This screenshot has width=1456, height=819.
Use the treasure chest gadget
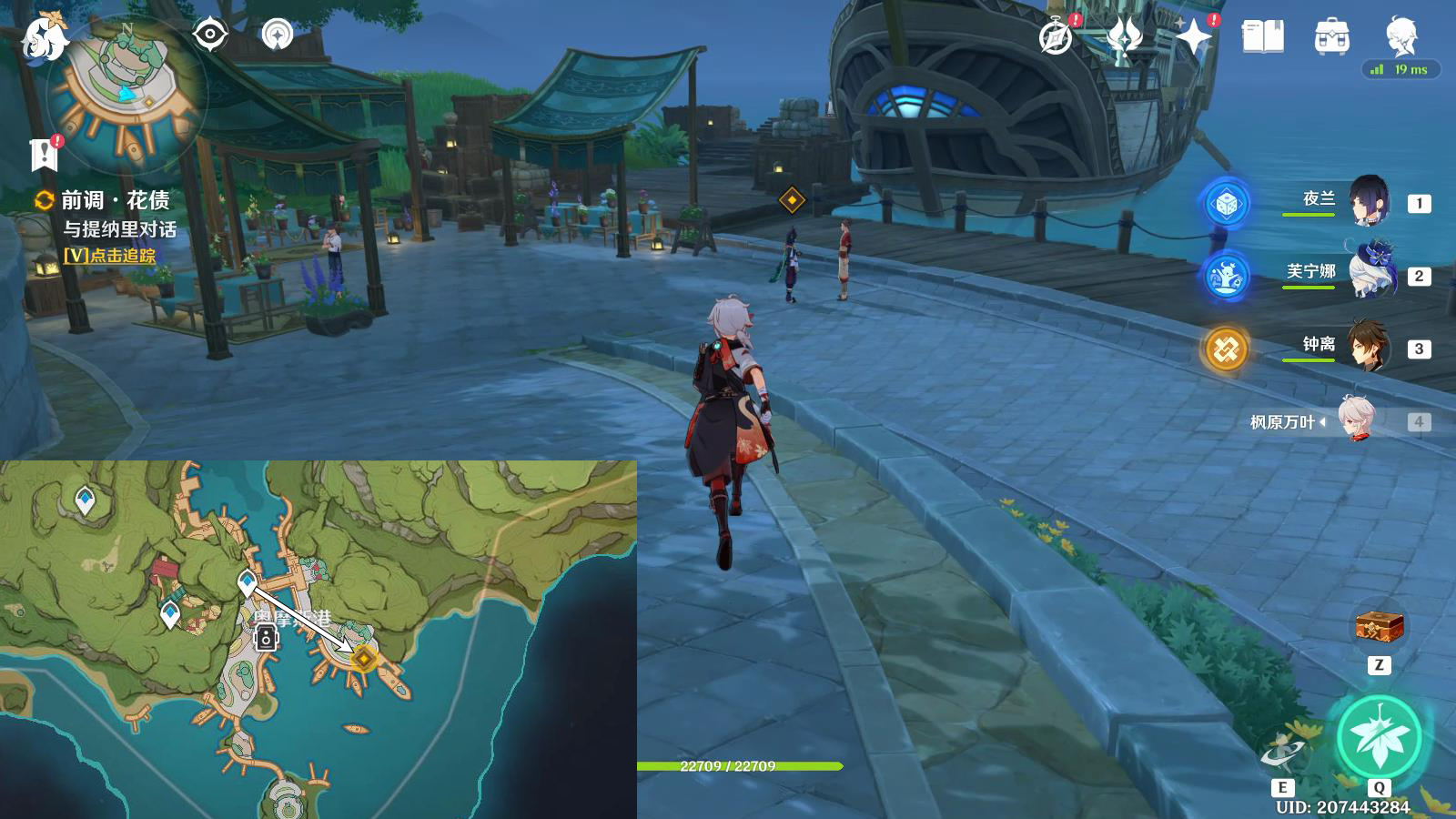1379,627
